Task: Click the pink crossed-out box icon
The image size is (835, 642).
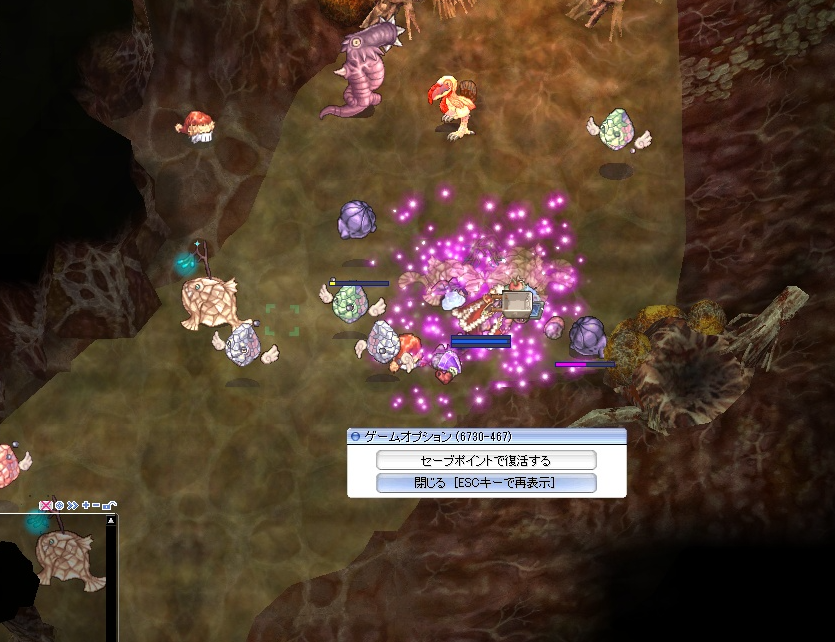Action: (x=45, y=506)
